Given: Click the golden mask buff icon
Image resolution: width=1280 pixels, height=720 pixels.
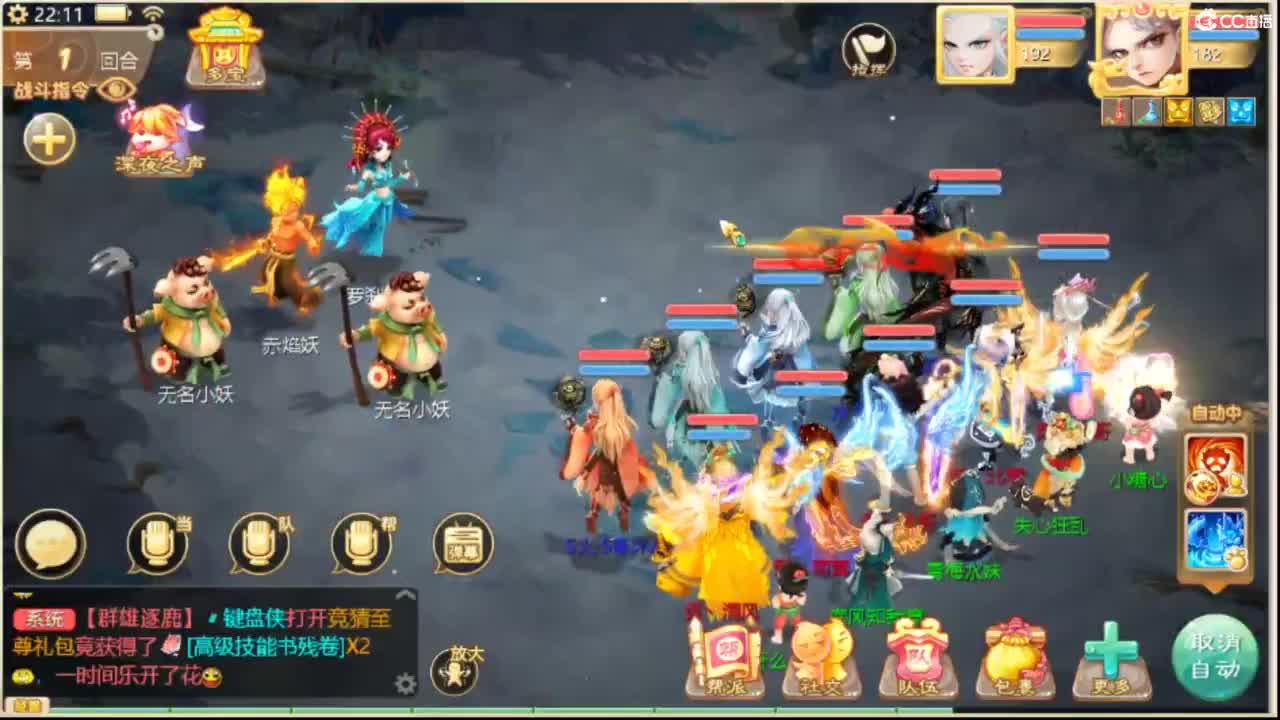Looking at the screenshot, I should click(1175, 112).
